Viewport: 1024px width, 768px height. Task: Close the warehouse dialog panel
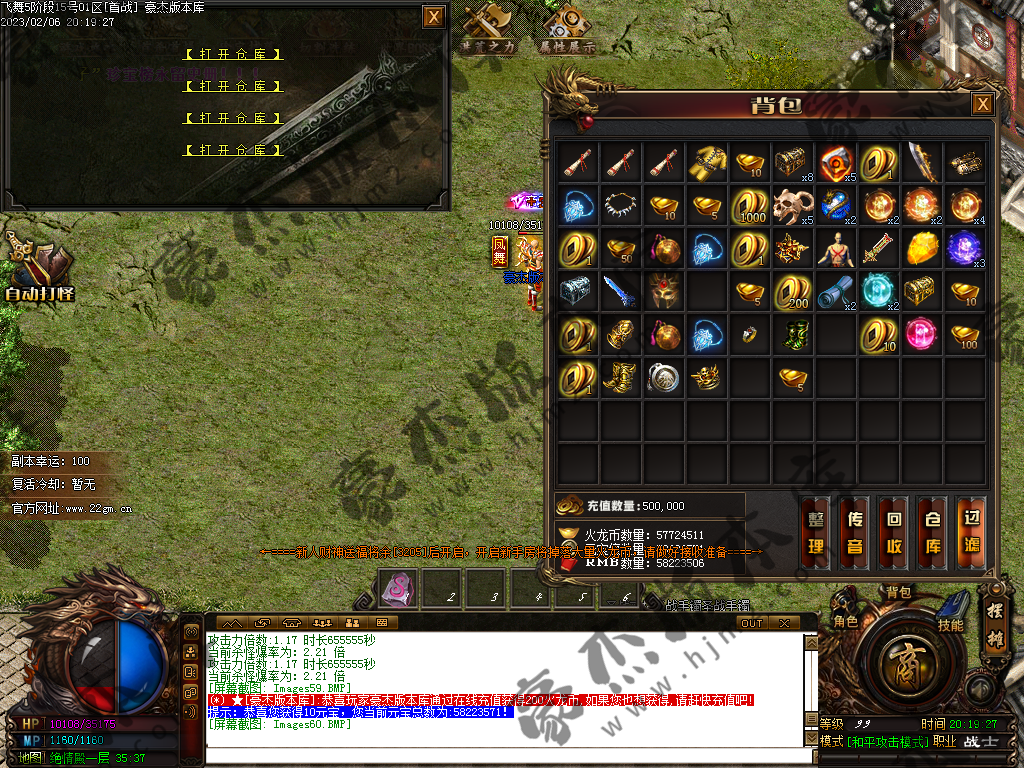(x=433, y=17)
